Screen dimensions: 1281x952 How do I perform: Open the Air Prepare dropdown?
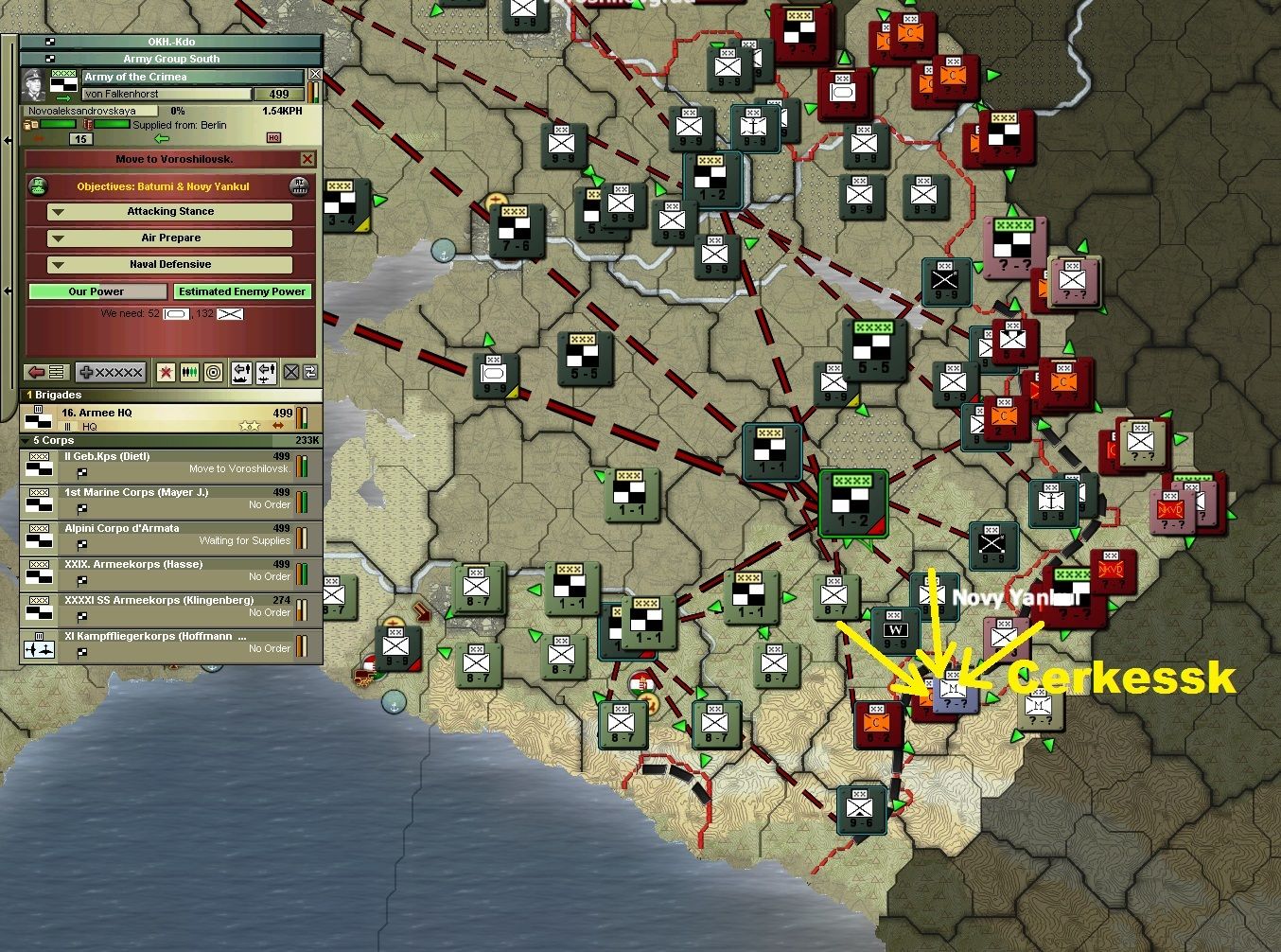coord(170,238)
